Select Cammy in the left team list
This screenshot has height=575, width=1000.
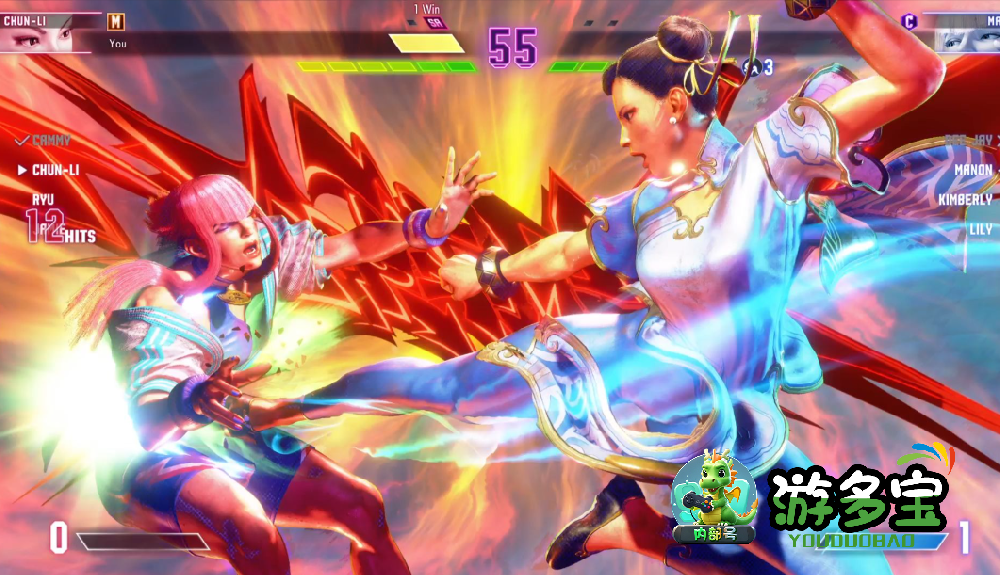pos(50,141)
